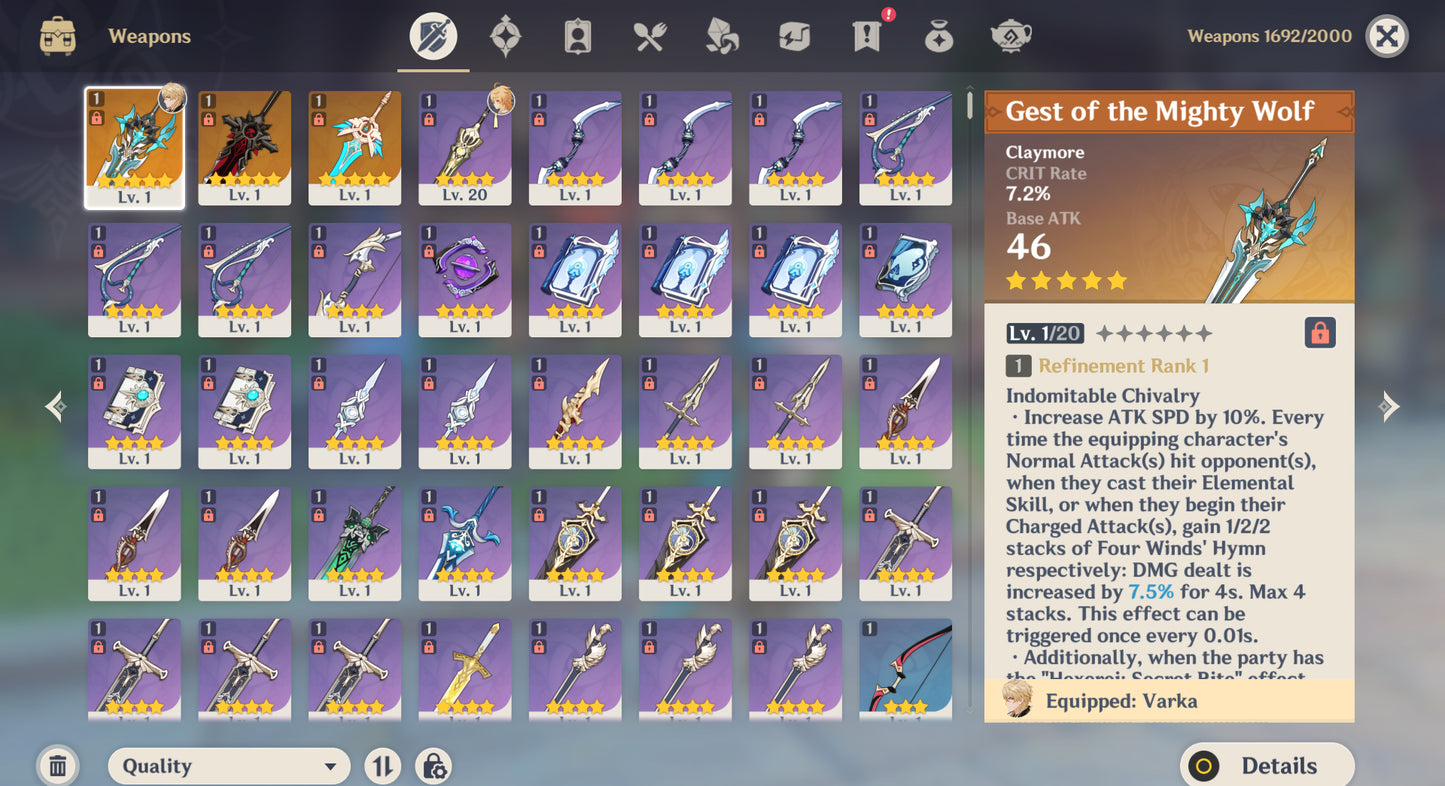The height and width of the screenshot is (786, 1445).
Task: Click the left arrow for previous weapon page
Action: pos(55,406)
